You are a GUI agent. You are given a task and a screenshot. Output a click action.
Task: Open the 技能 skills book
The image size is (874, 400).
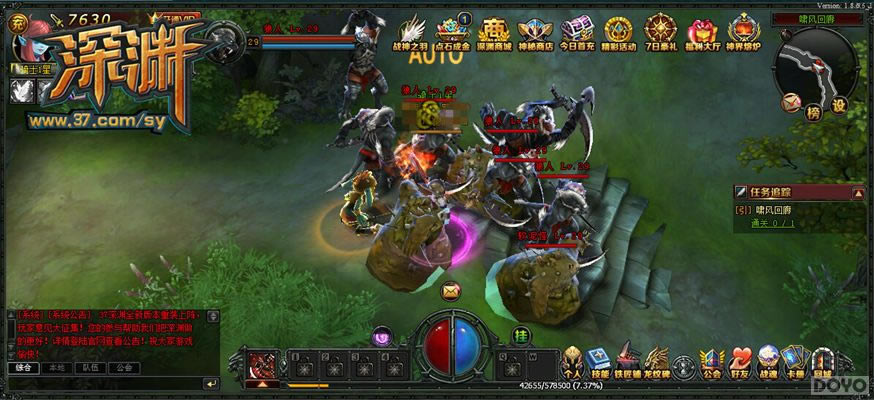pos(600,362)
